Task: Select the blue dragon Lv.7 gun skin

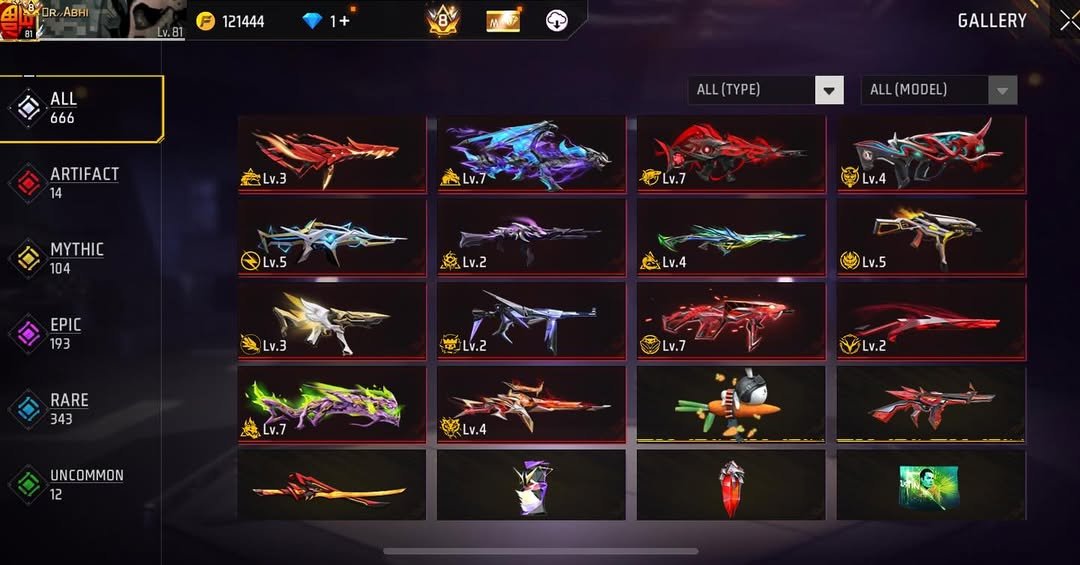Action: pyautogui.click(x=531, y=153)
